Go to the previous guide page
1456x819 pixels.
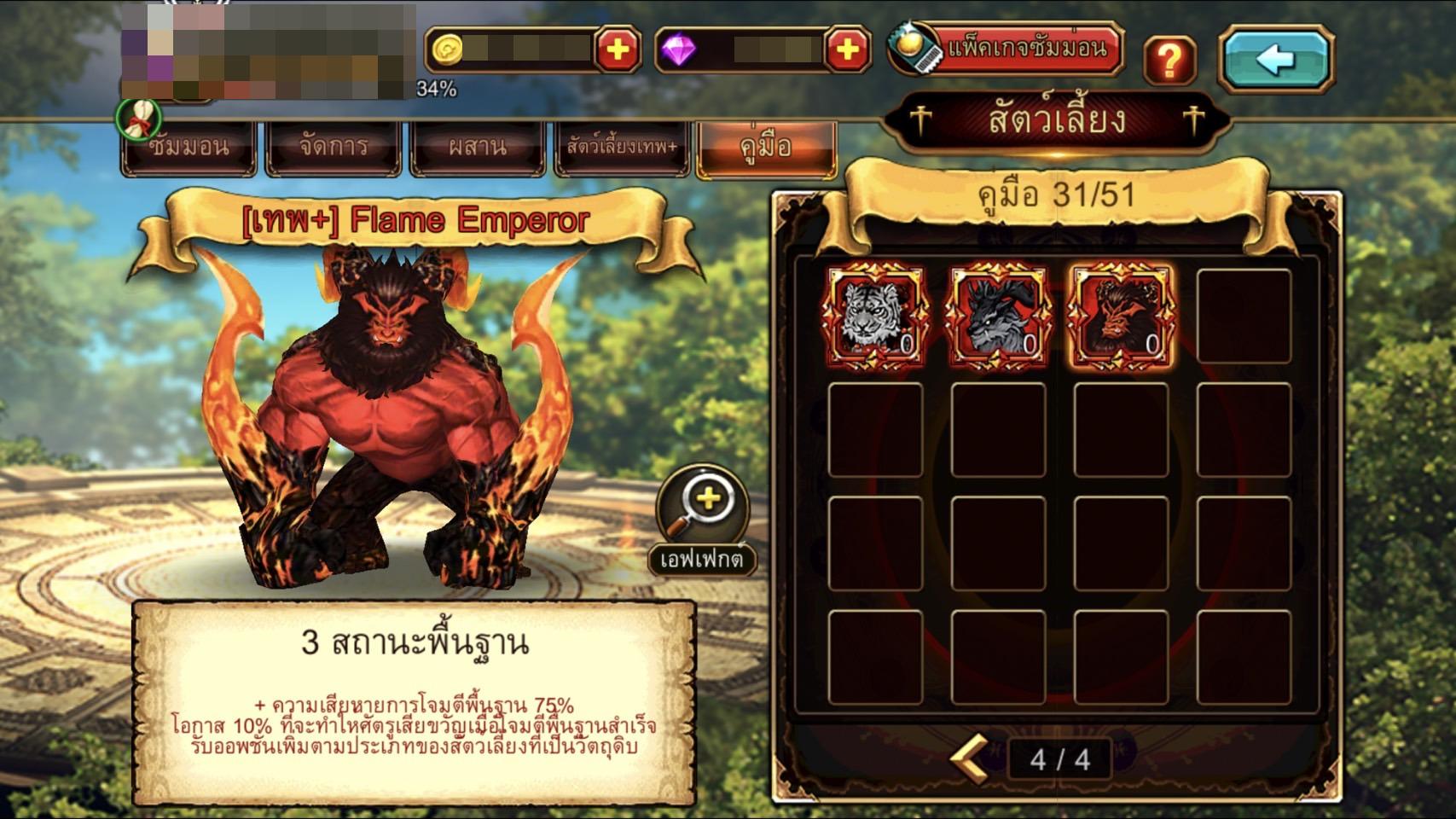[x=970, y=757]
